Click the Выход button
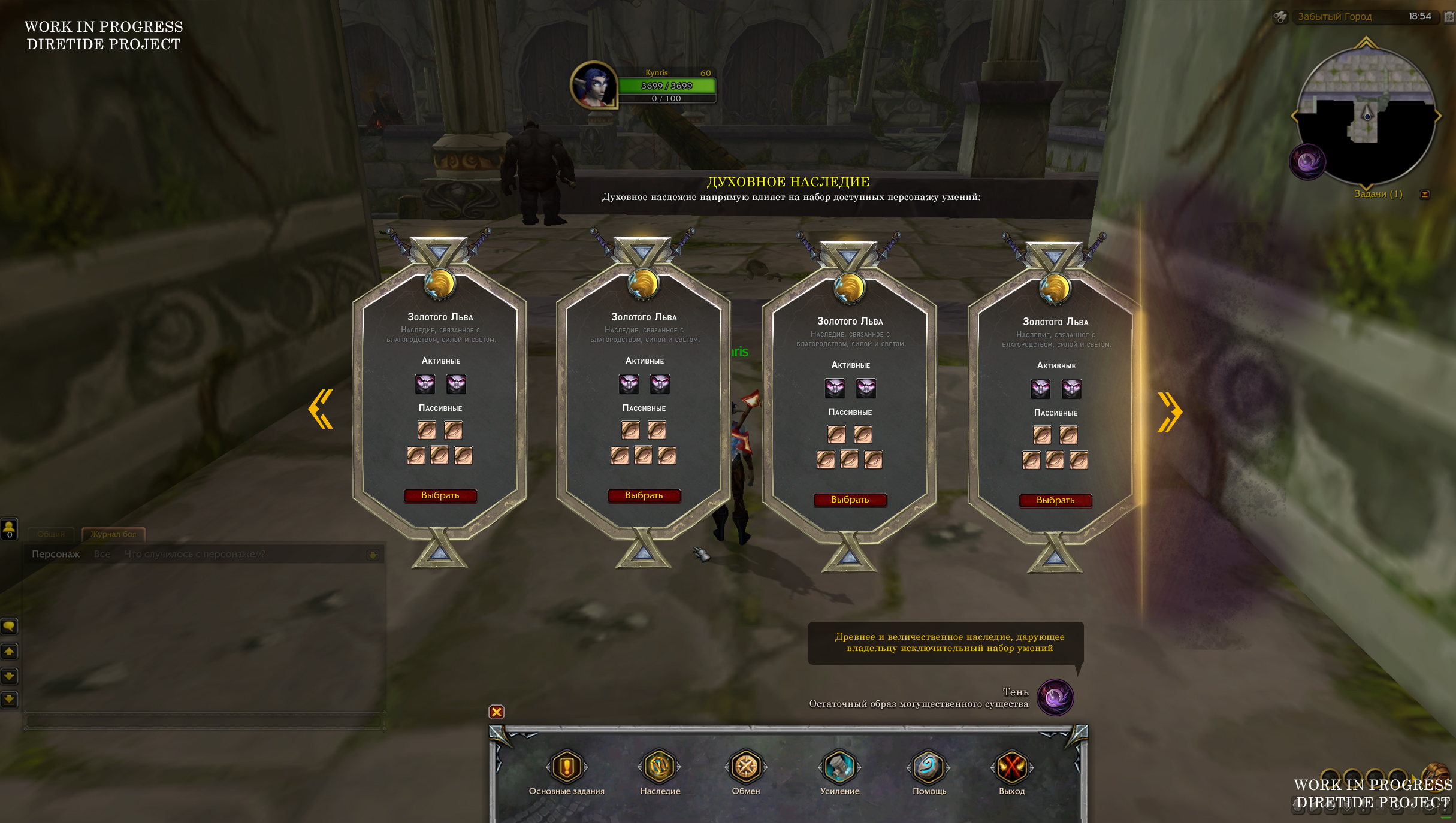Screen dimensions: 1456x823 1011,767
